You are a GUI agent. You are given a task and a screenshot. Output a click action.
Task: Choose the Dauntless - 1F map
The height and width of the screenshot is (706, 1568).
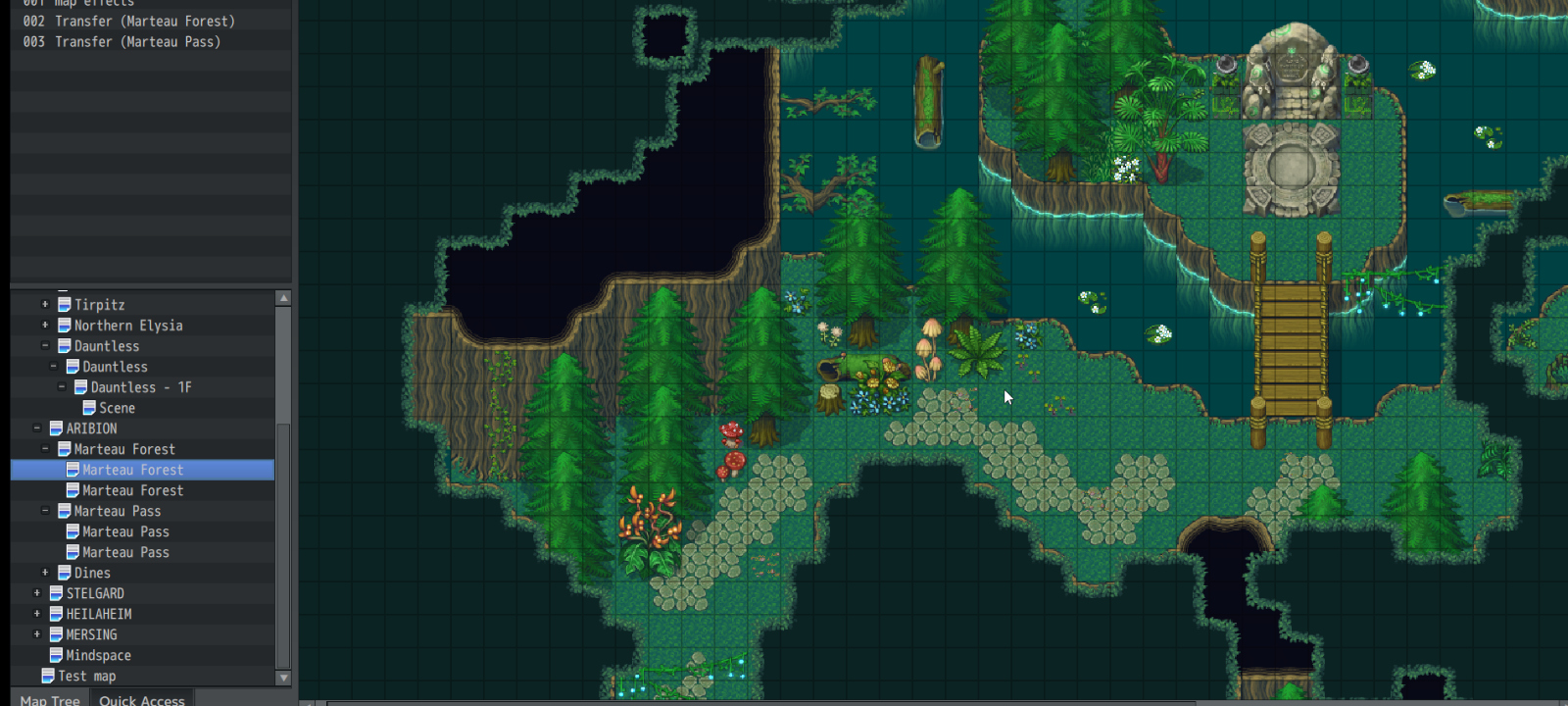coord(140,387)
